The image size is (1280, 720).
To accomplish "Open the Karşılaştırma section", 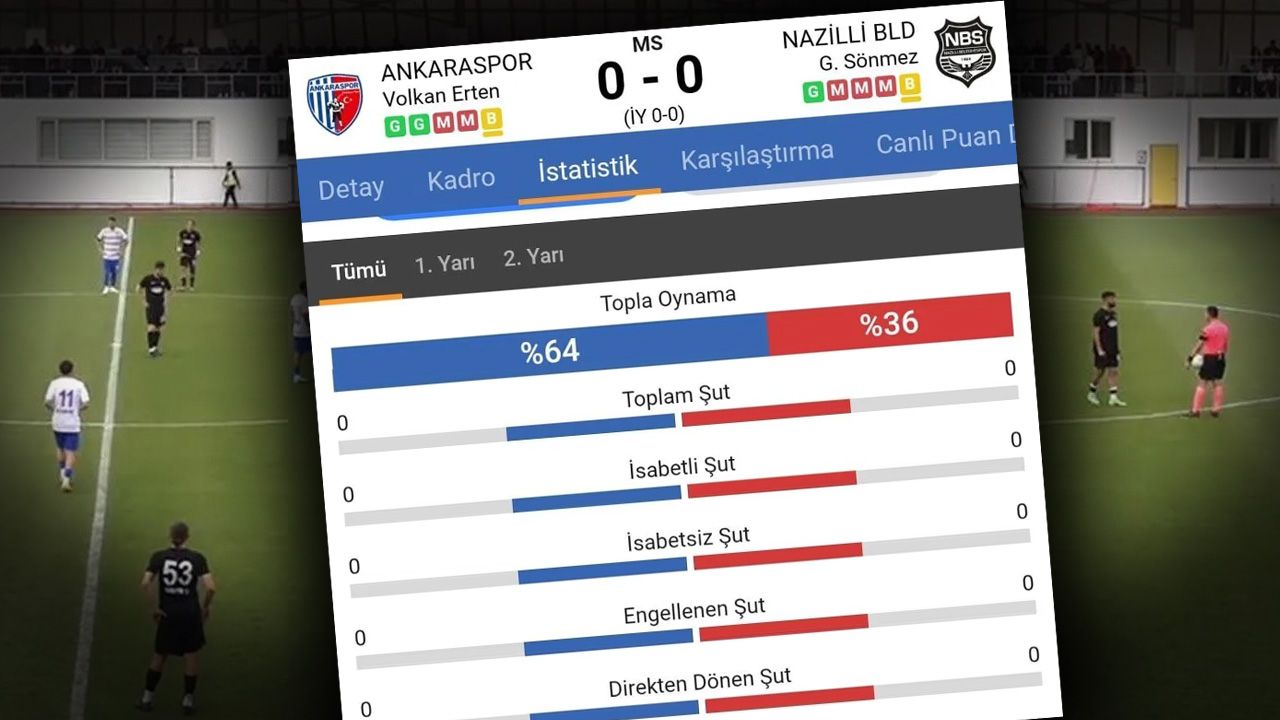I will pos(757,152).
